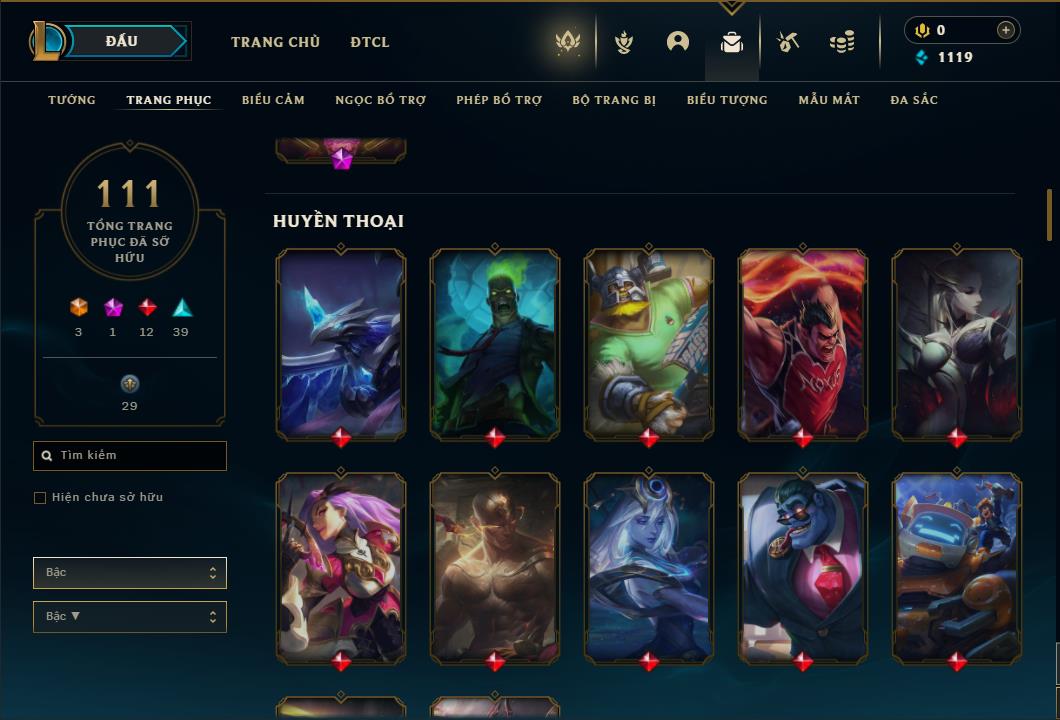Select the green zombie Brand skin card
The image size is (1060, 720).
click(495, 343)
